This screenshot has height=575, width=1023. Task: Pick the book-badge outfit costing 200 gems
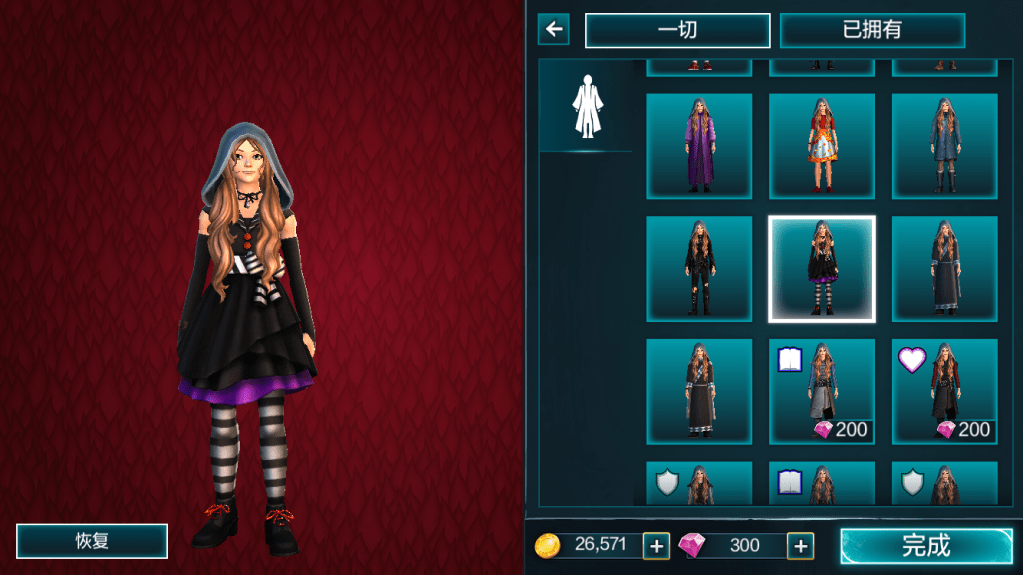click(x=821, y=391)
